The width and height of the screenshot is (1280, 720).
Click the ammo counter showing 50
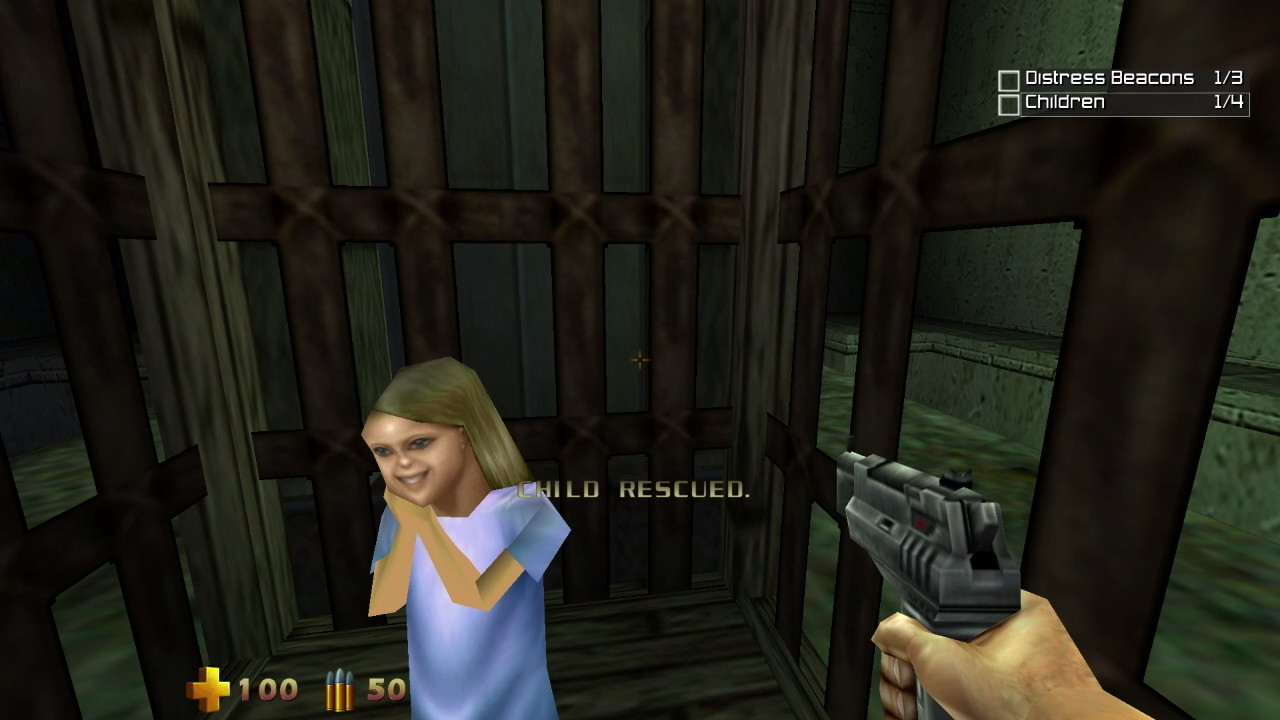click(x=388, y=689)
